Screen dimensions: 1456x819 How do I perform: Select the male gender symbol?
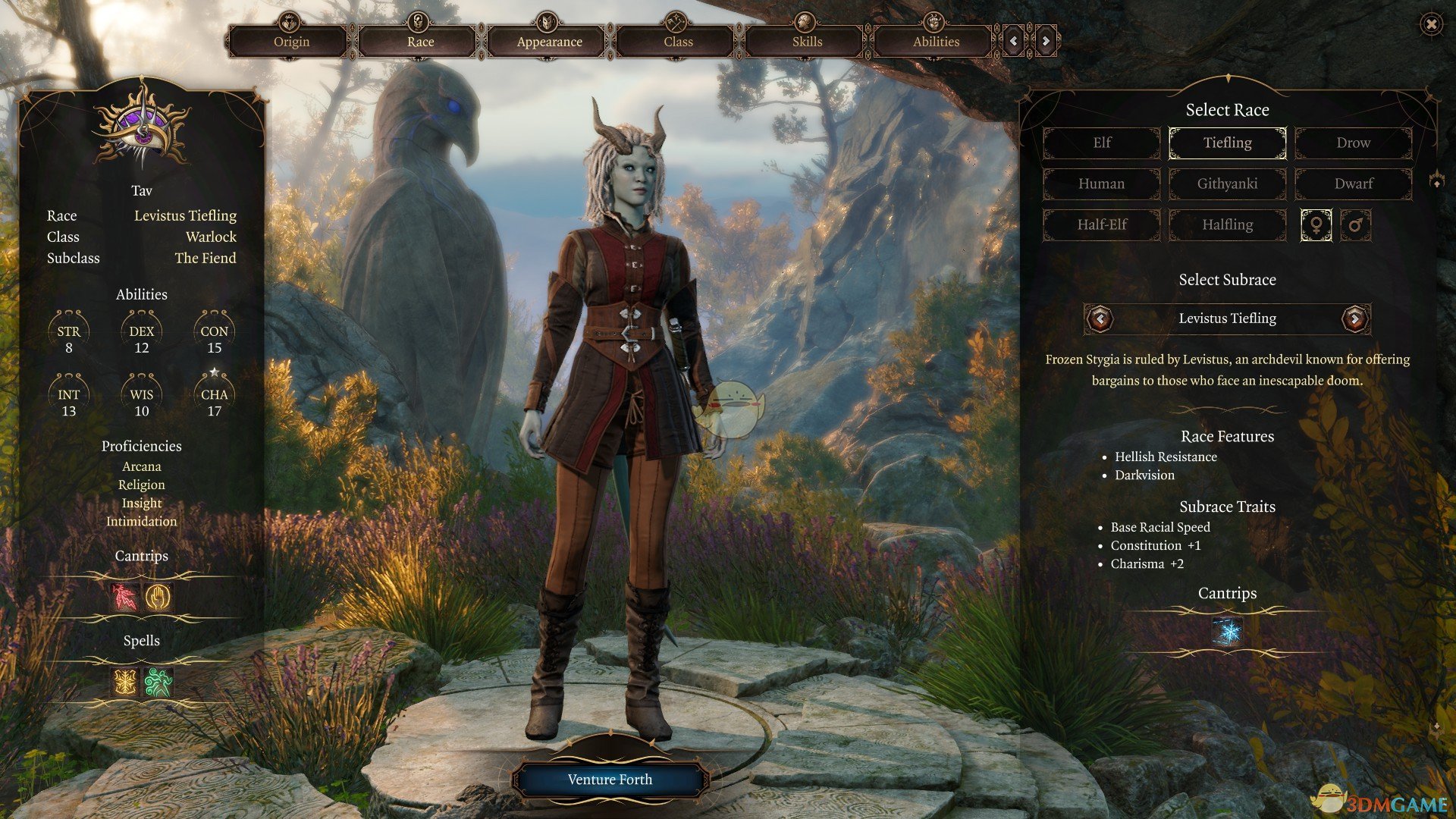point(1357,225)
